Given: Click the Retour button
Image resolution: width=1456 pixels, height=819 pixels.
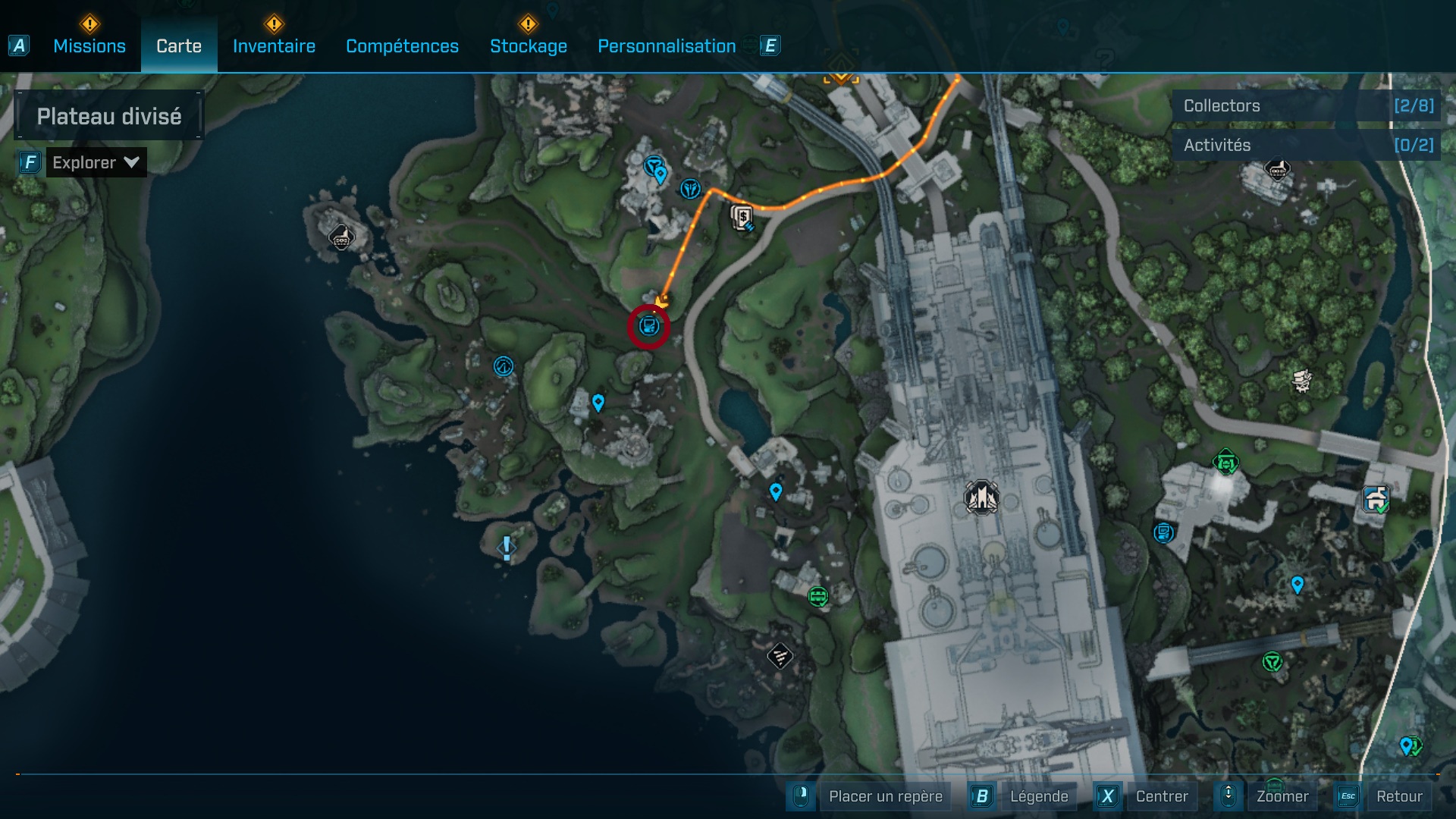Looking at the screenshot, I should coord(1398,796).
